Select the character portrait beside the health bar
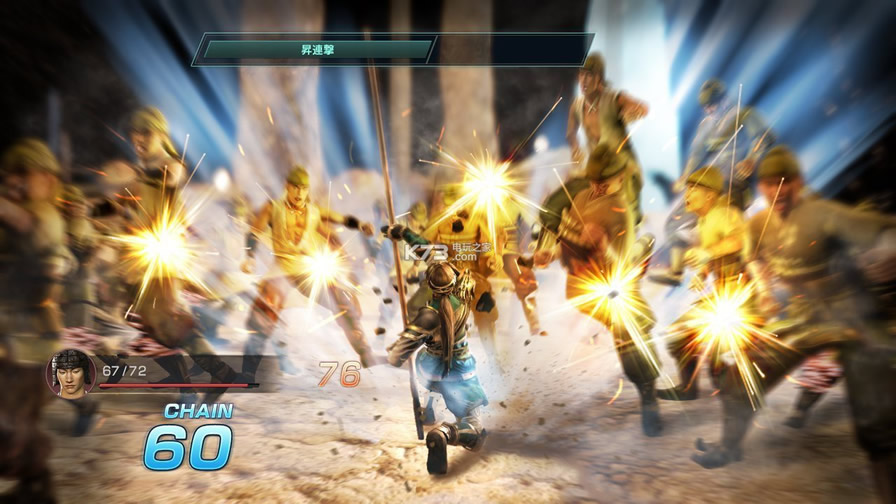Screen dimensions: 896x504 pyautogui.click(x=70, y=373)
